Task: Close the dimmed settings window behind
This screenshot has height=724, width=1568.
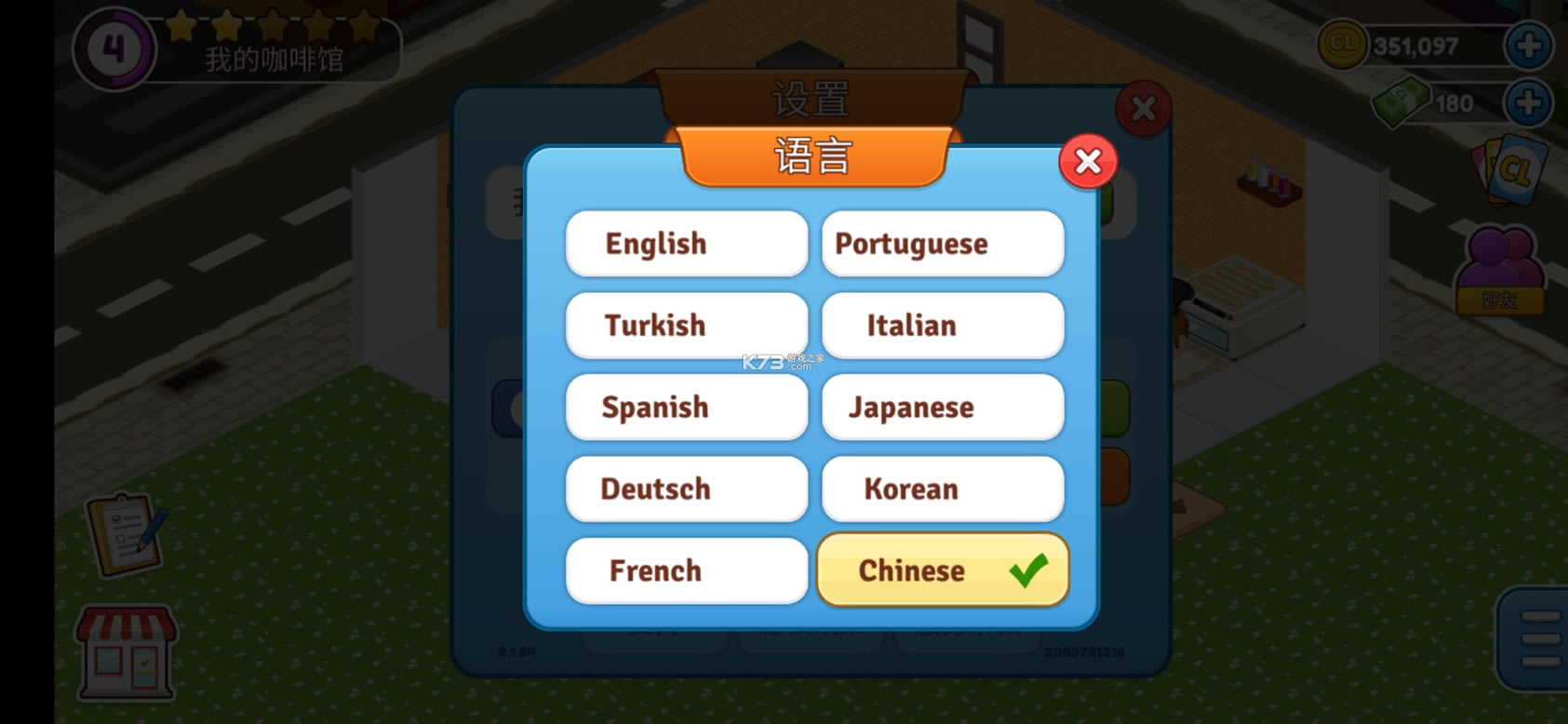Action: tap(1143, 109)
